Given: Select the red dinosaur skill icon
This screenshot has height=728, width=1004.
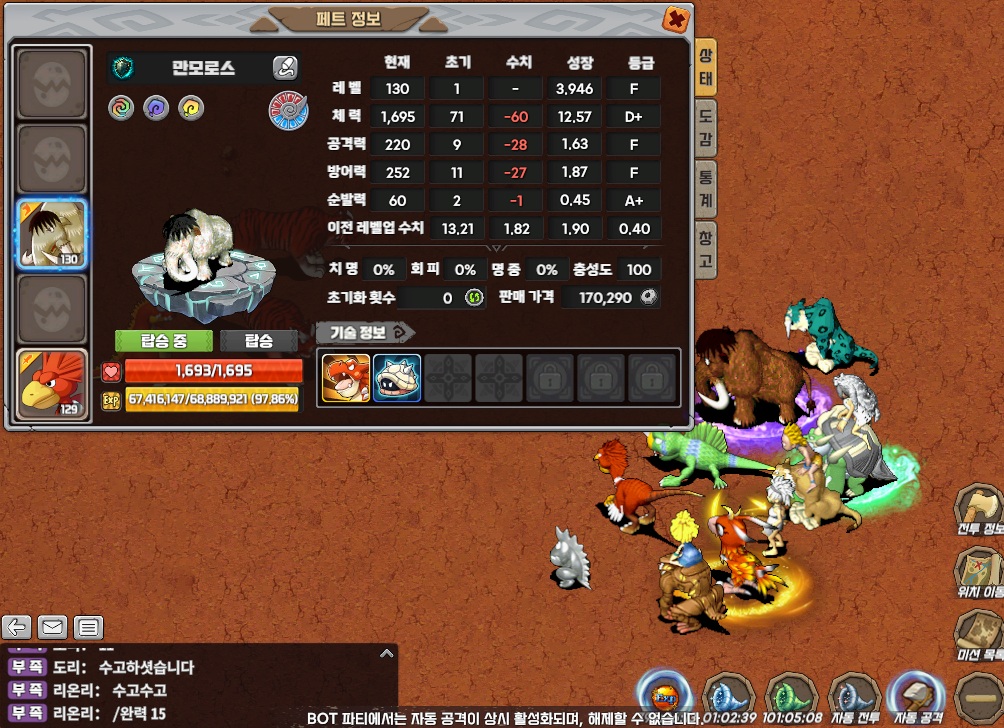Looking at the screenshot, I should pyautogui.click(x=346, y=378).
